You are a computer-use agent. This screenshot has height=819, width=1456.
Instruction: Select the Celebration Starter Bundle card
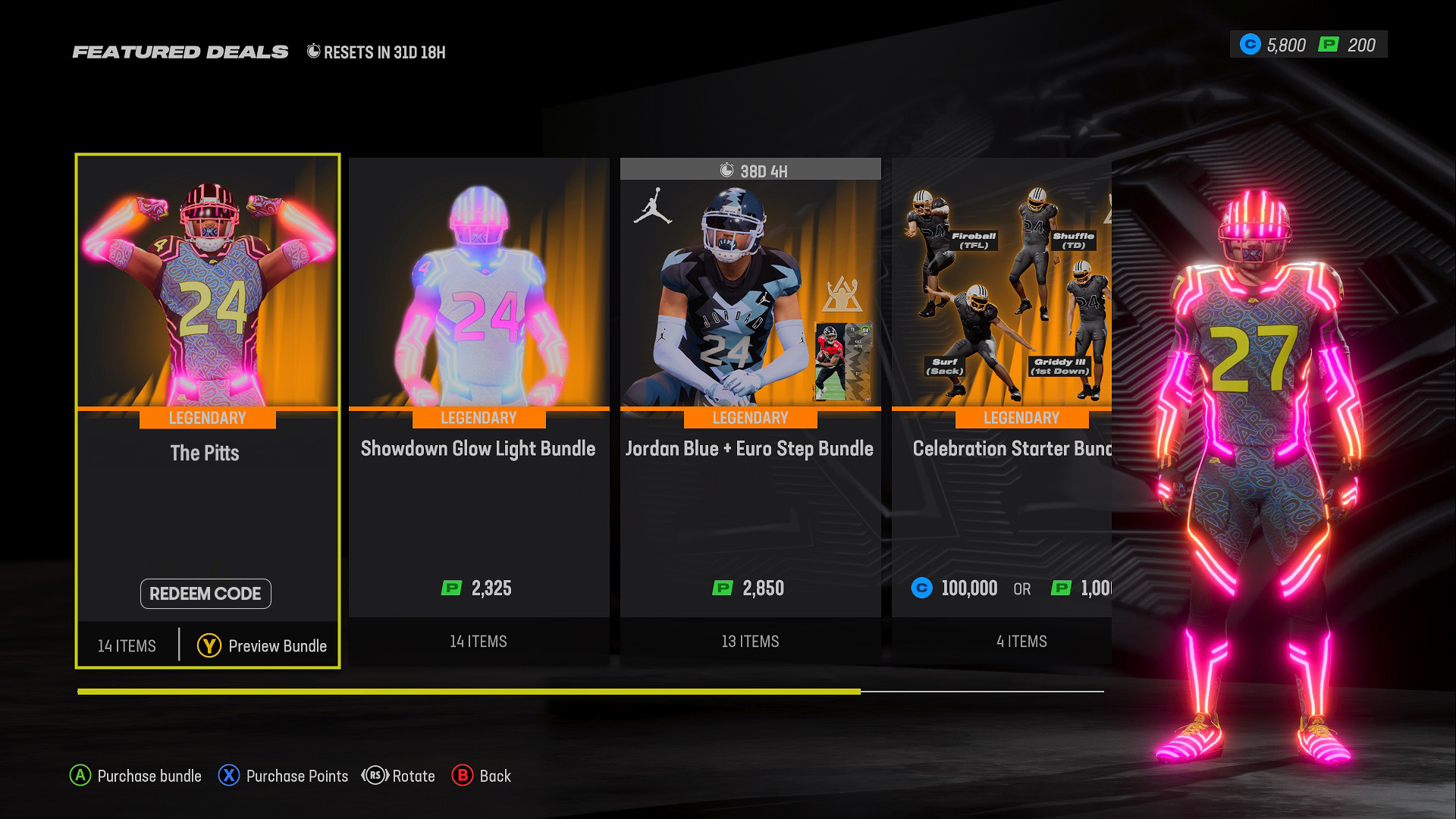1001,409
